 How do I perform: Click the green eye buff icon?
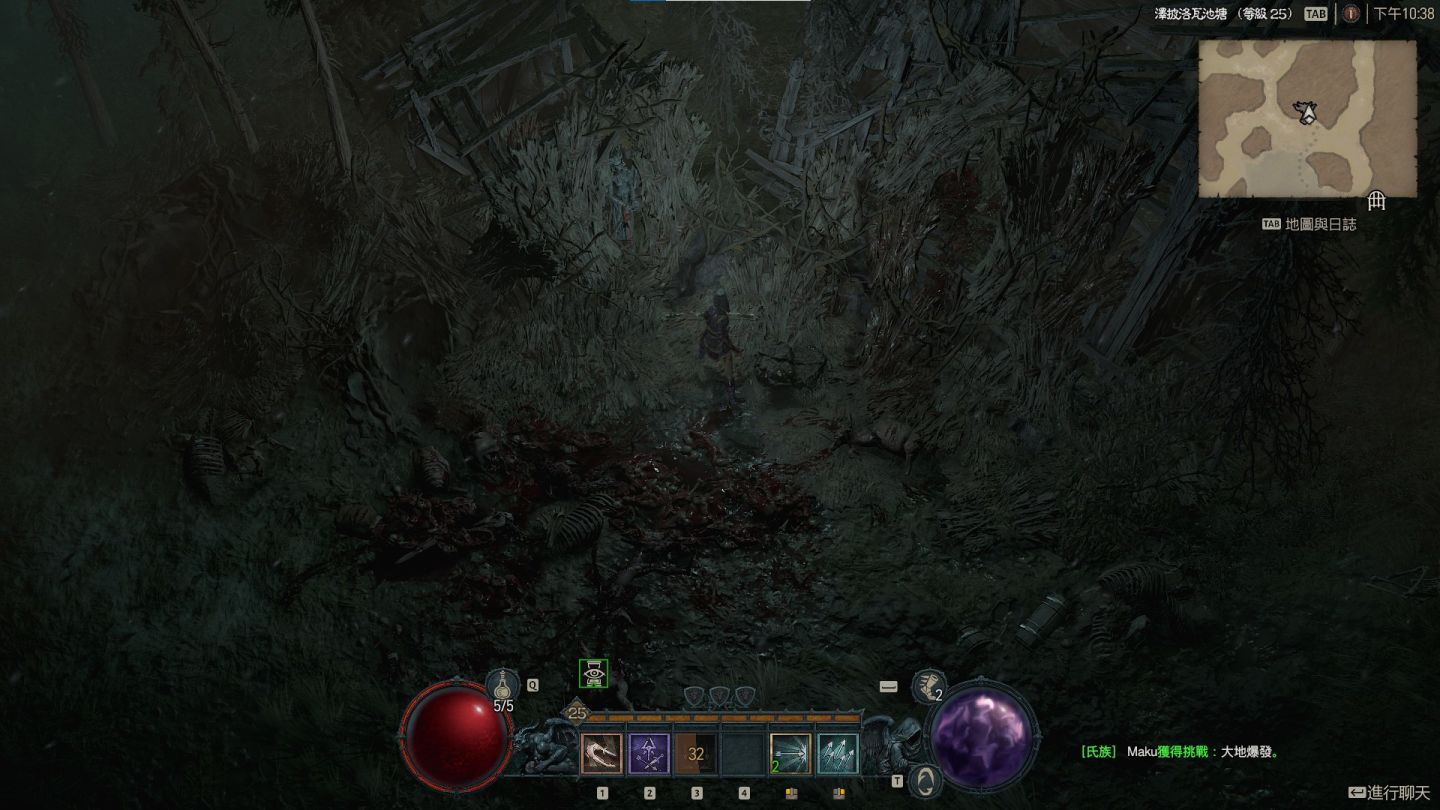click(x=594, y=674)
